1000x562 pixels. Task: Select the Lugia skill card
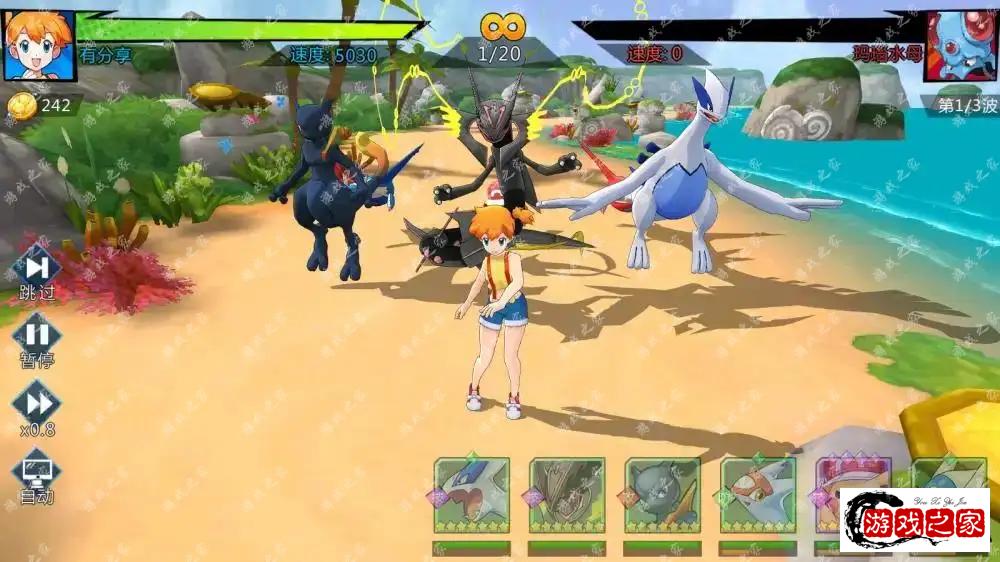[x=471, y=495]
